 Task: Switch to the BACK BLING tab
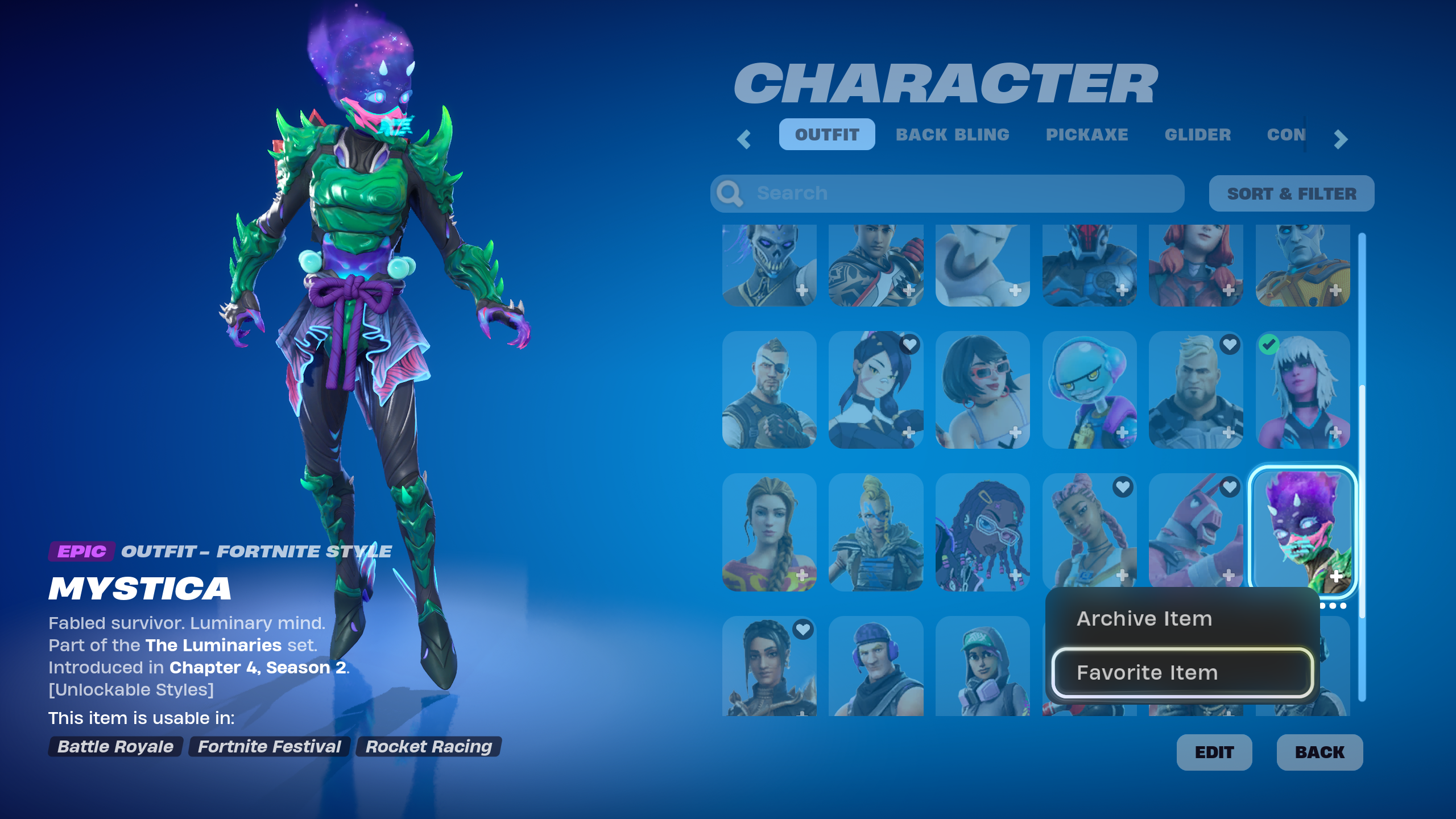[x=953, y=135]
